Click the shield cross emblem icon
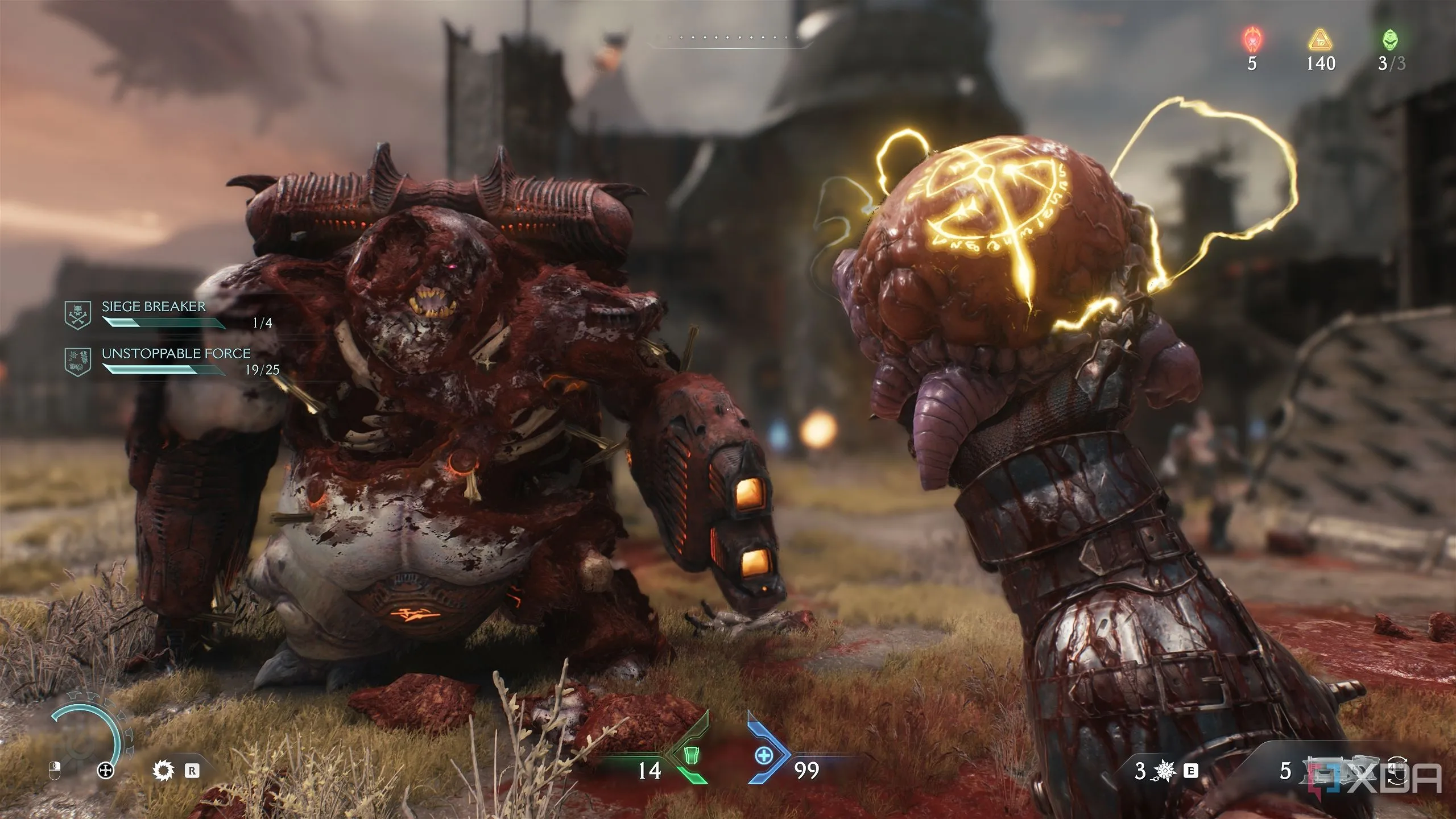1456x819 pixels. click(x=106, y=771)
